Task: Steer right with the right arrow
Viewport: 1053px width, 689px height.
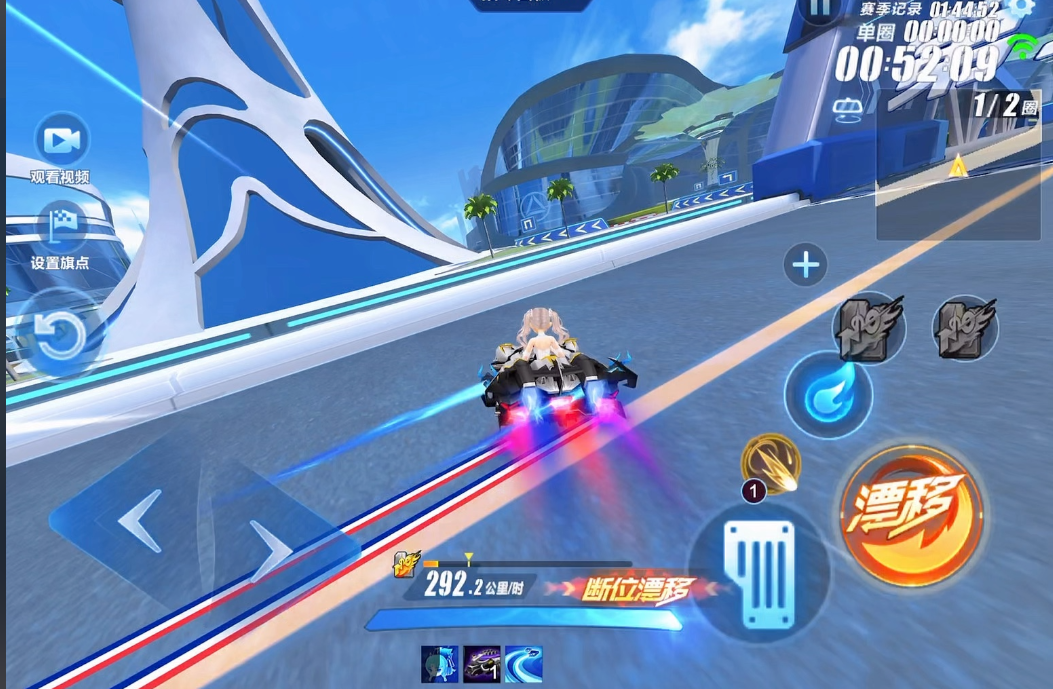Action: coord(269,549)
